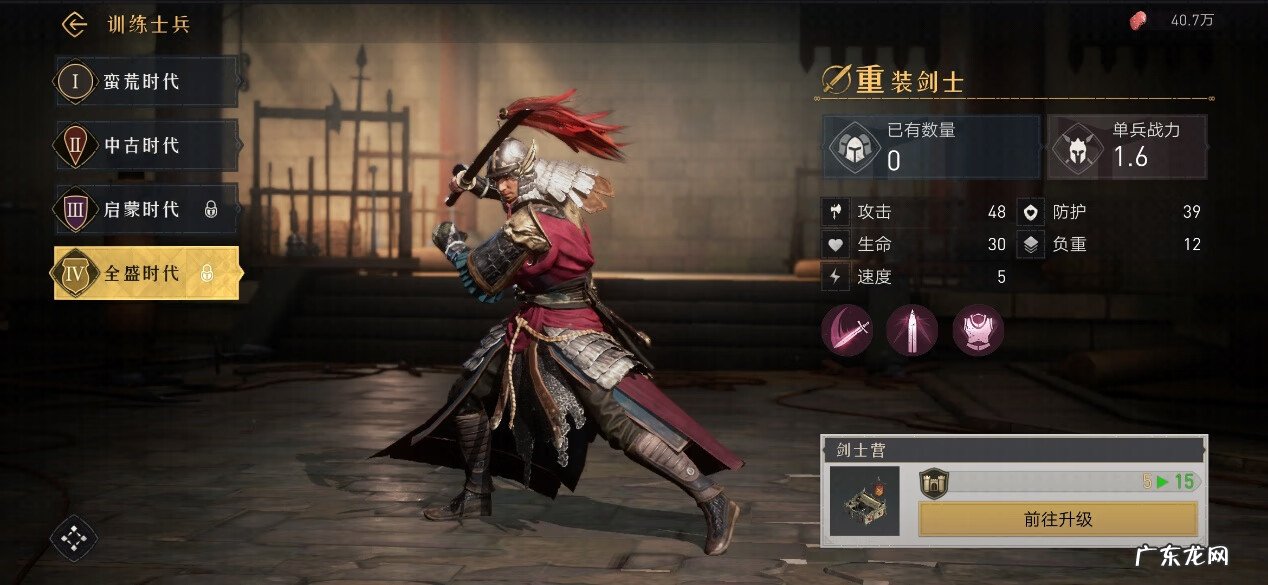Select the 全盛时代 era tab

(x=146, y=273)
